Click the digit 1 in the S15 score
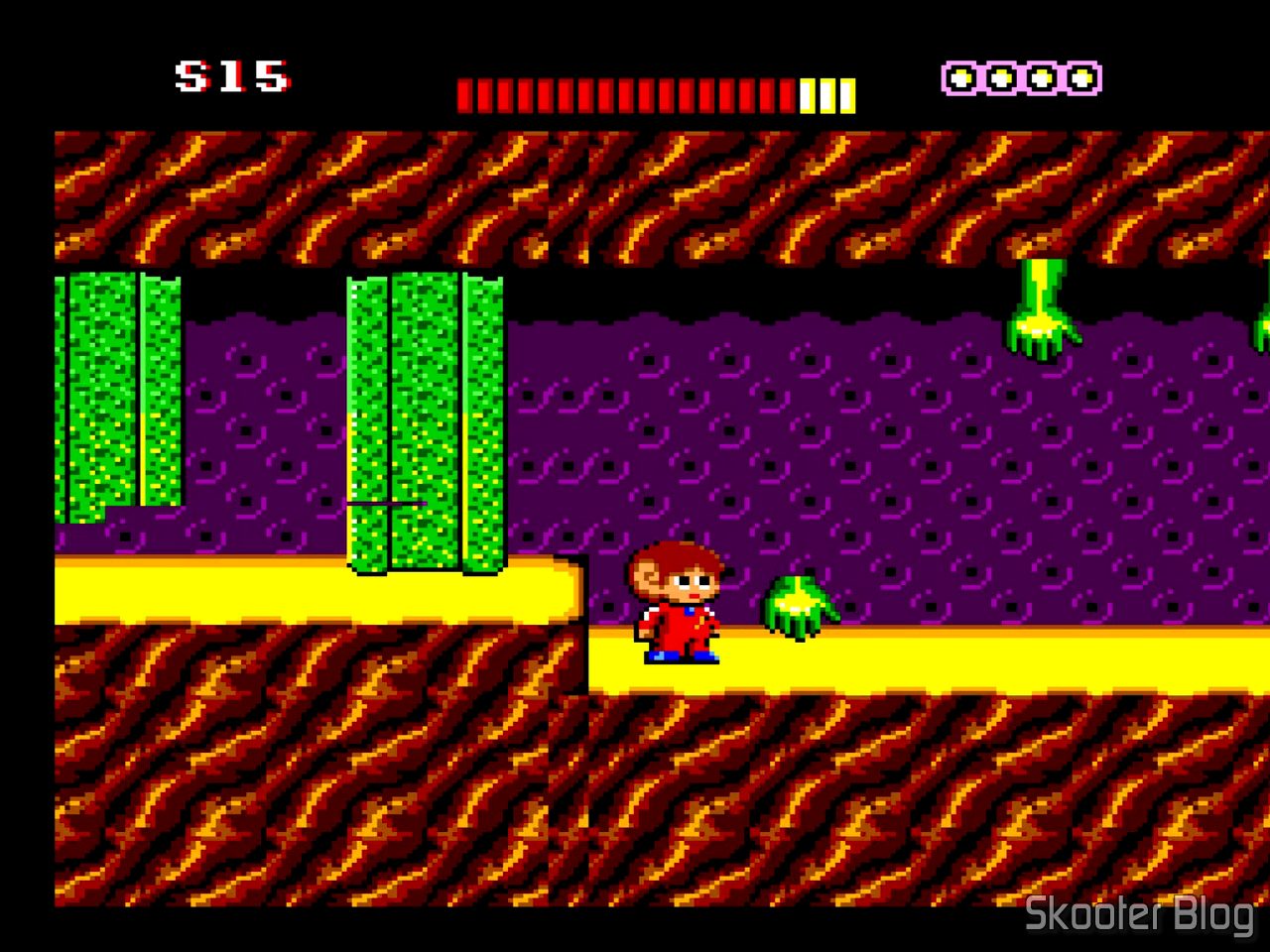 pyautogui.click(x=233, y=74)
